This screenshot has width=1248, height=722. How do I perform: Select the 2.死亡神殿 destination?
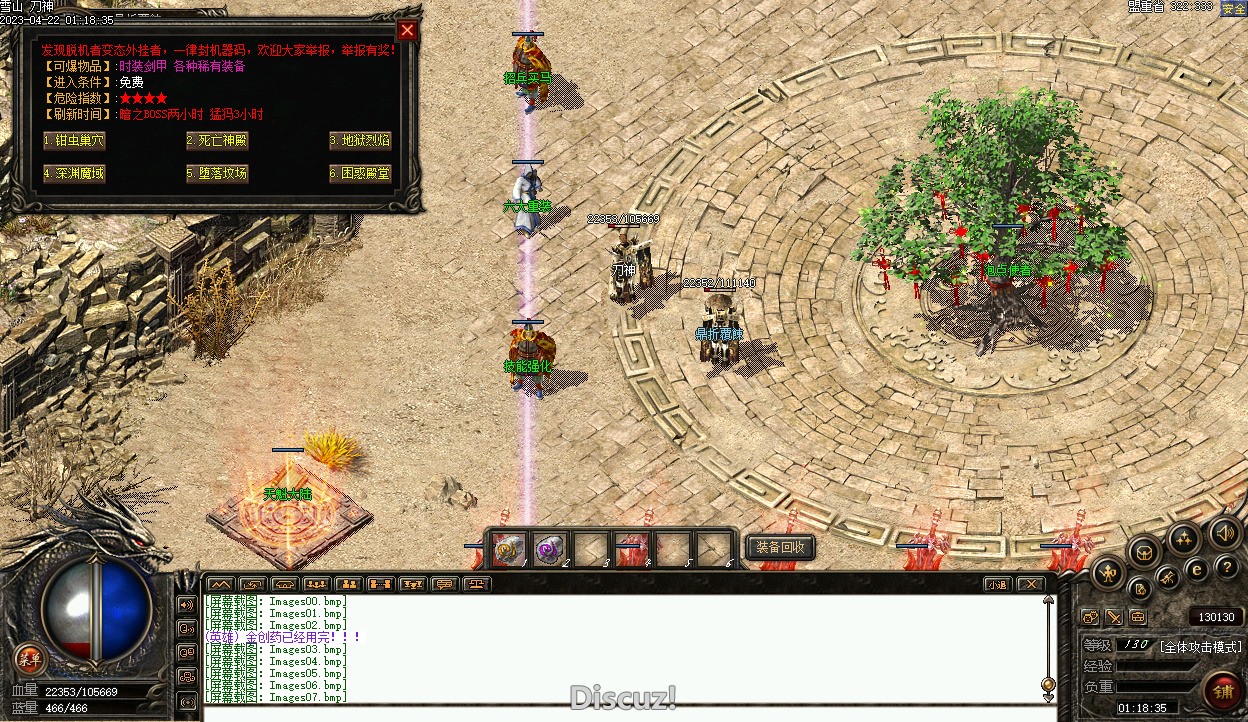217,141
